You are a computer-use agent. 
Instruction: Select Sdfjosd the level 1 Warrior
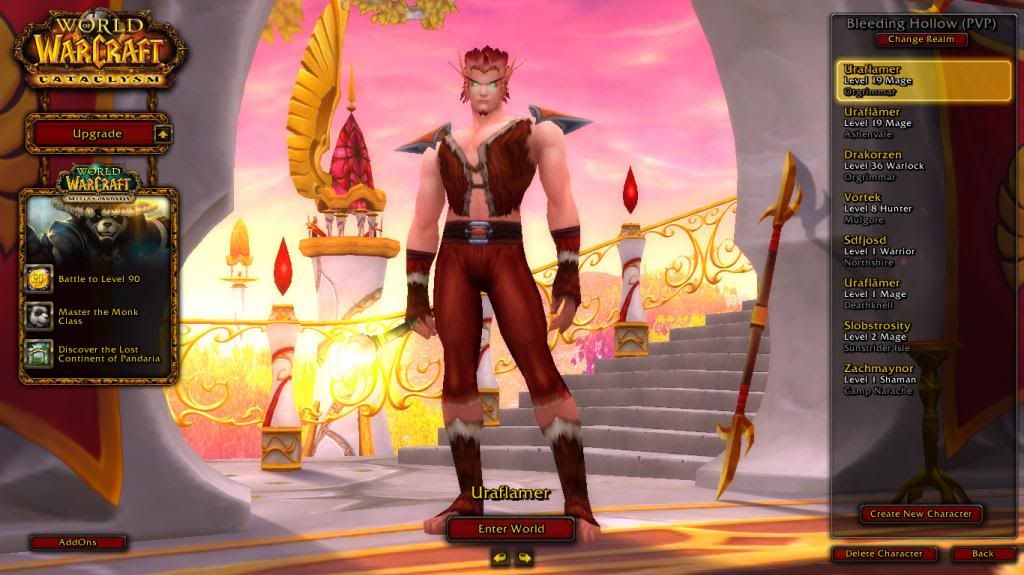pos(909,251)
